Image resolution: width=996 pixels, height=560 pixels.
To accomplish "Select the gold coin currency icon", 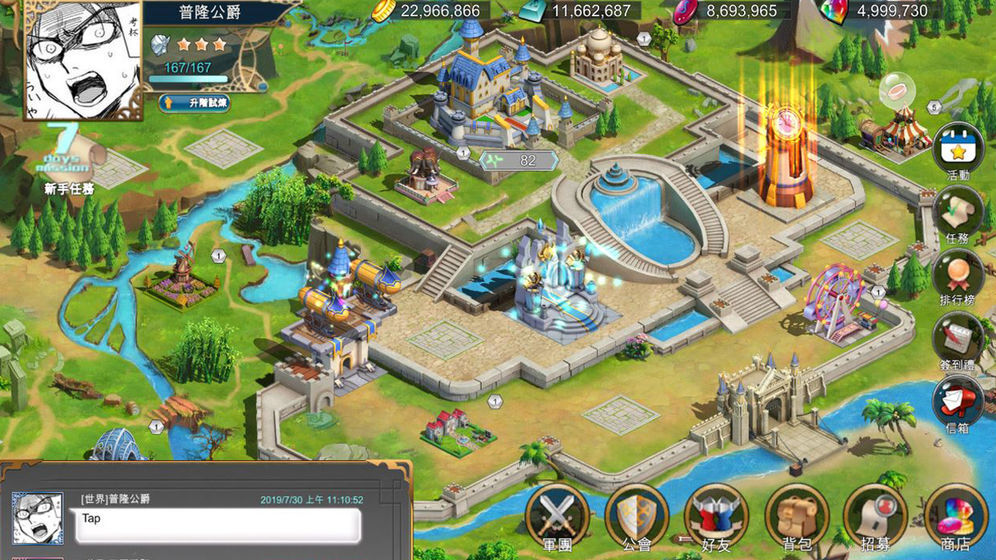I will coord(383,11).
